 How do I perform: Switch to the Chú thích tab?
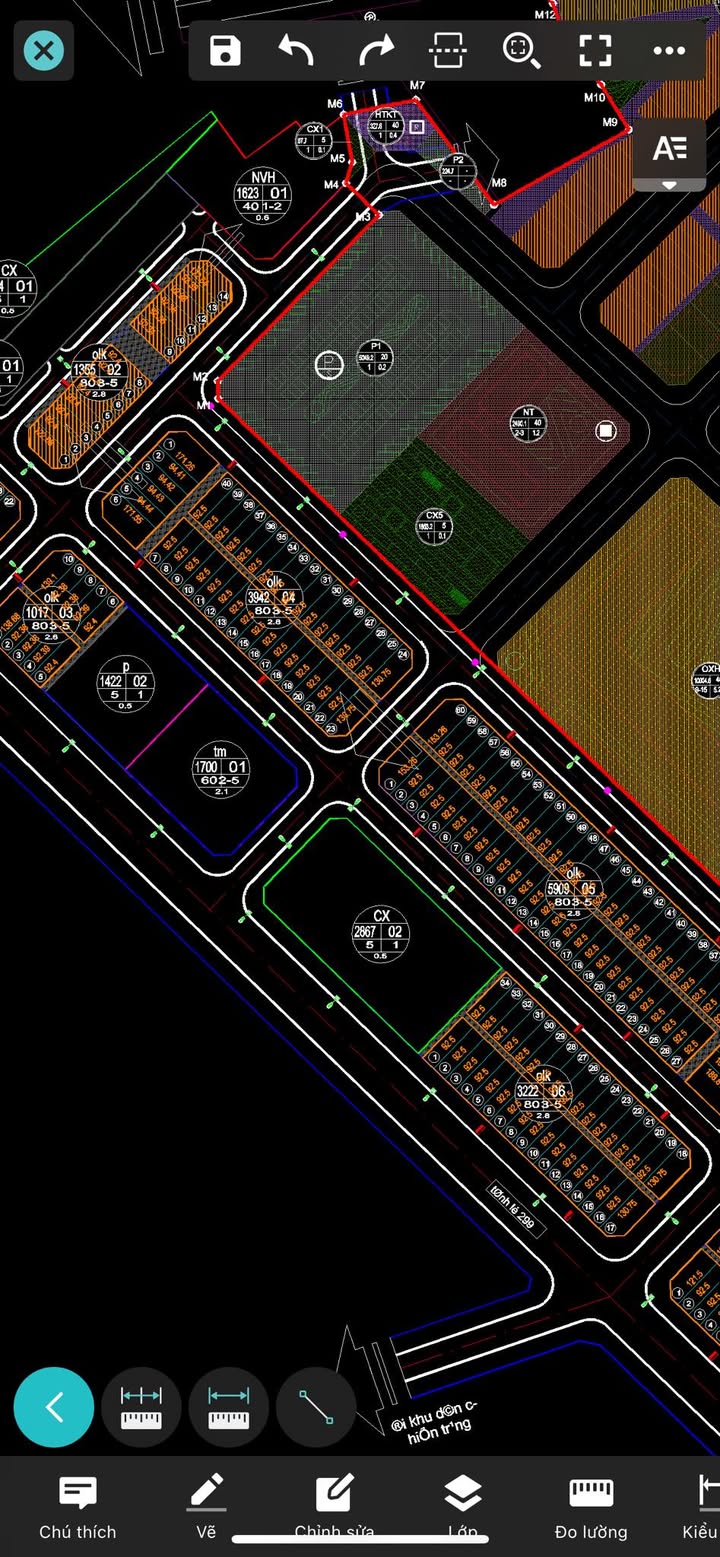78,1507
